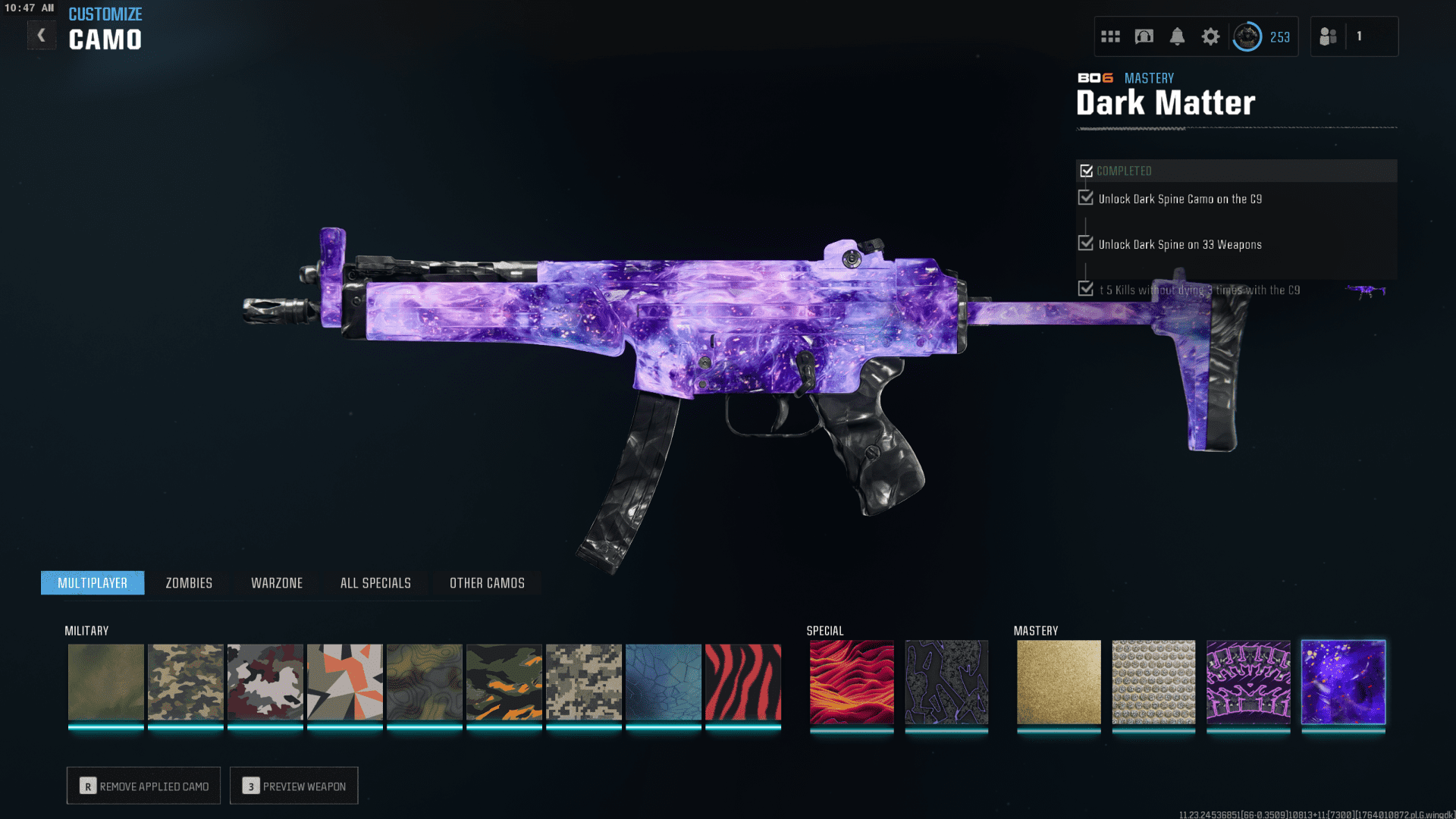Pick the gold mastery camo swatch

(x=1059, y=682)
